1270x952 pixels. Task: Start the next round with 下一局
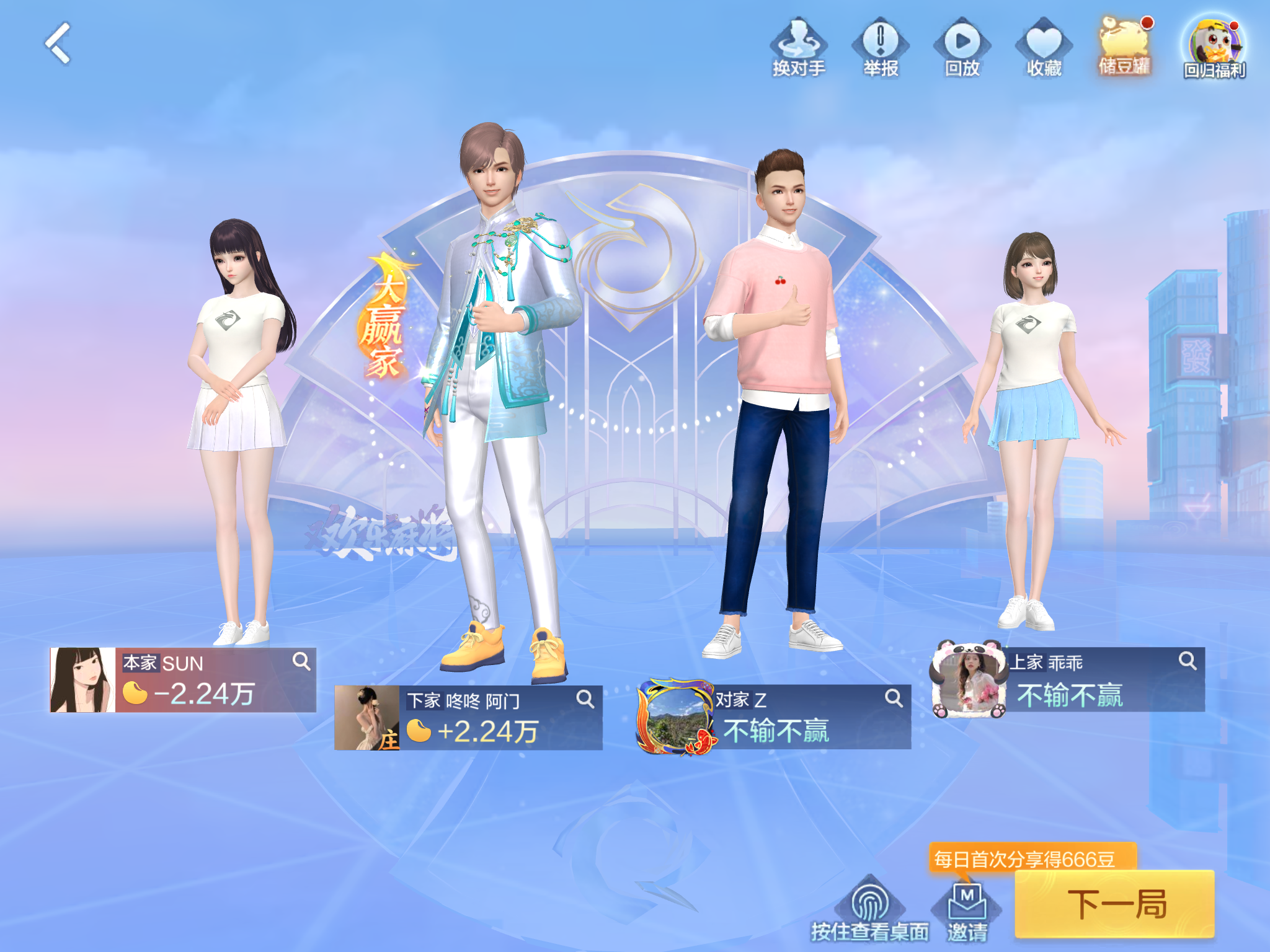point(1114,904)
